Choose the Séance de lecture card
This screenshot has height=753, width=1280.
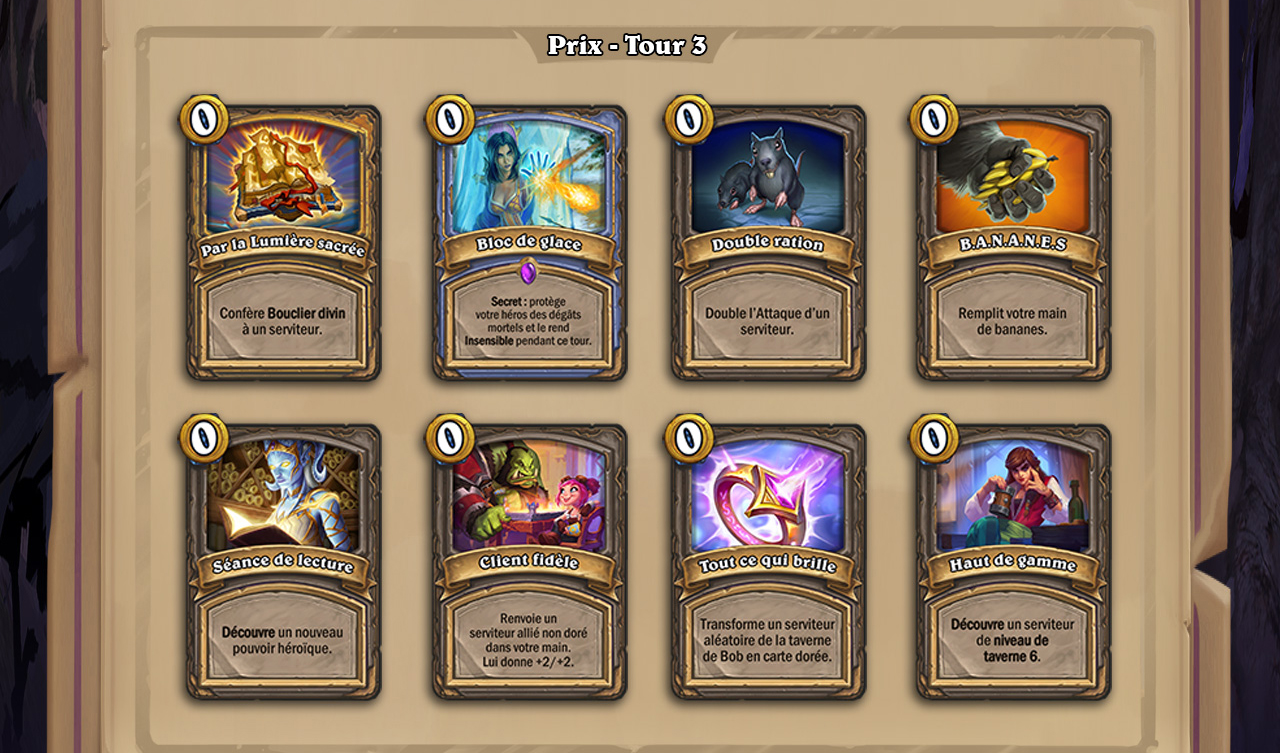[280, 560]
